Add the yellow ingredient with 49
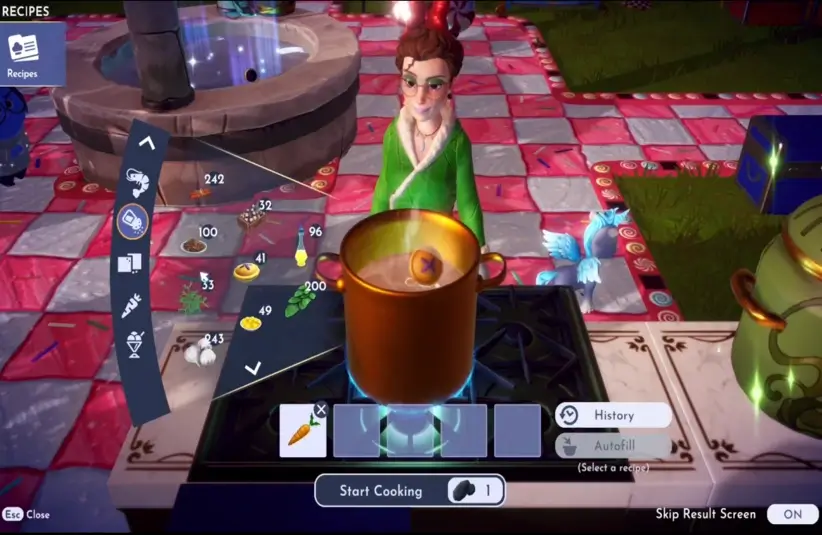Screen dimensions: 822x535 click(250, 323)
